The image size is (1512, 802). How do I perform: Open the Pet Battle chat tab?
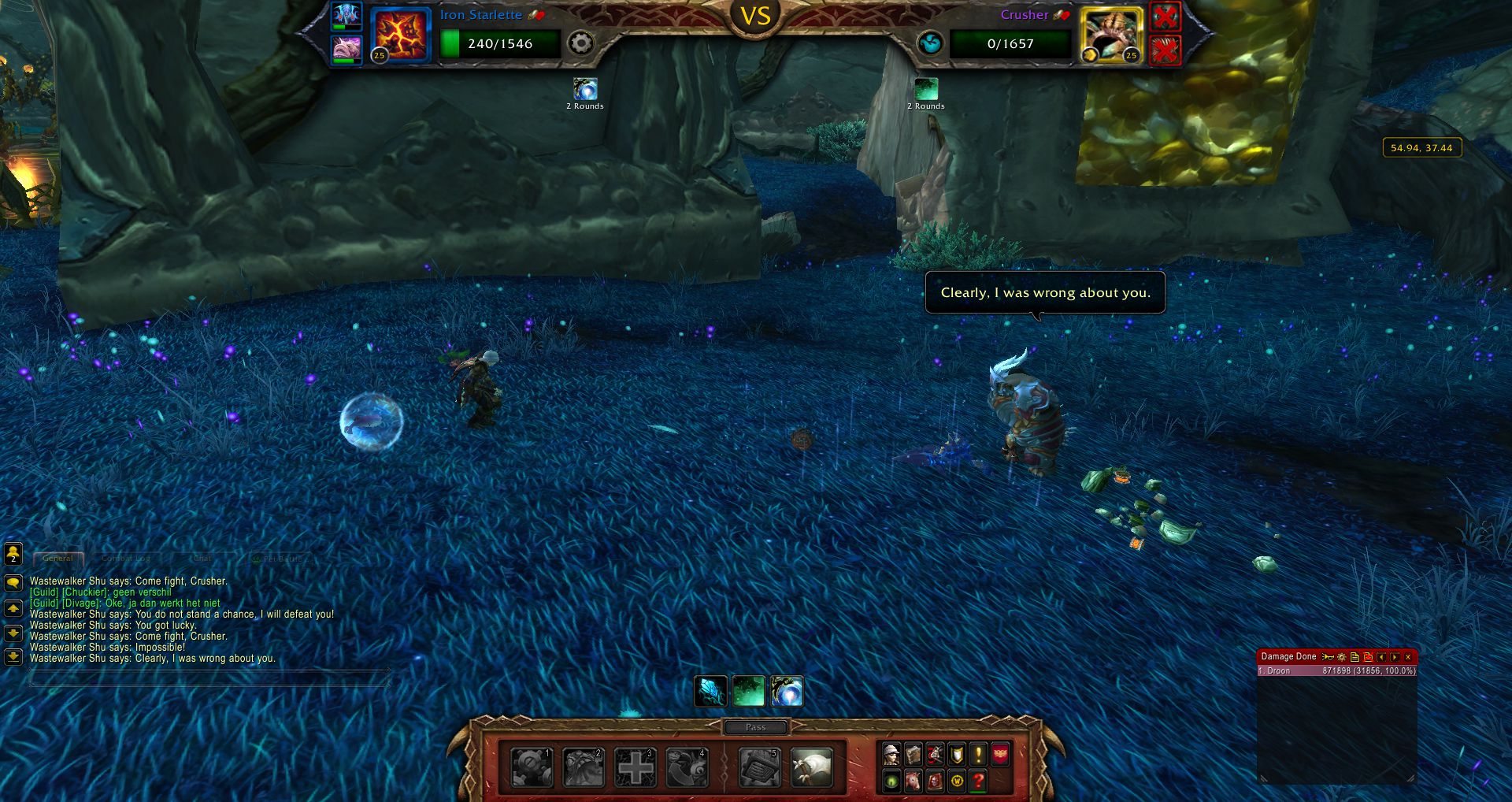(281, 559)
